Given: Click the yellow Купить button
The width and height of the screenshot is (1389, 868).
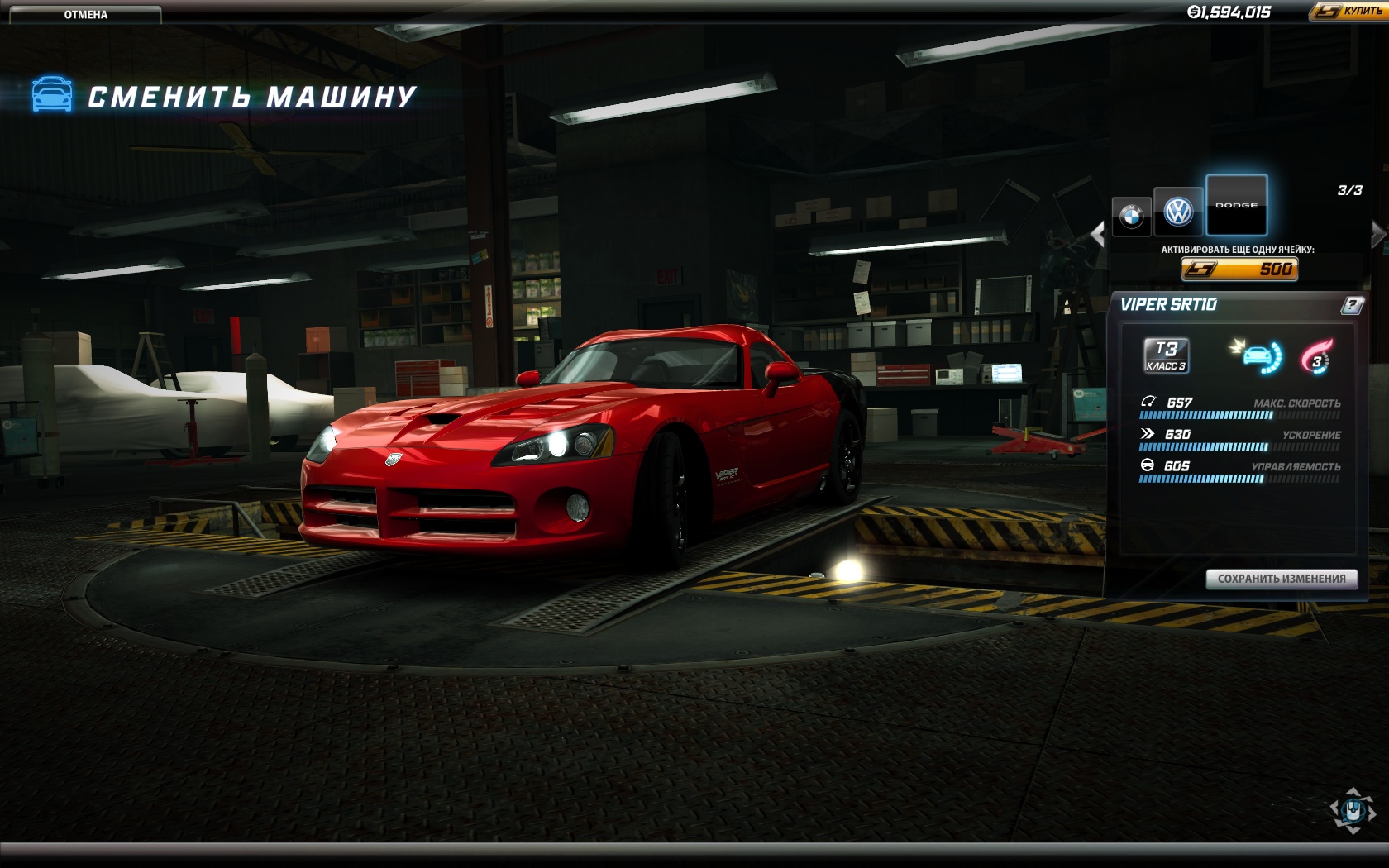Looking at the screenshot, I should tap(1349, 12).
